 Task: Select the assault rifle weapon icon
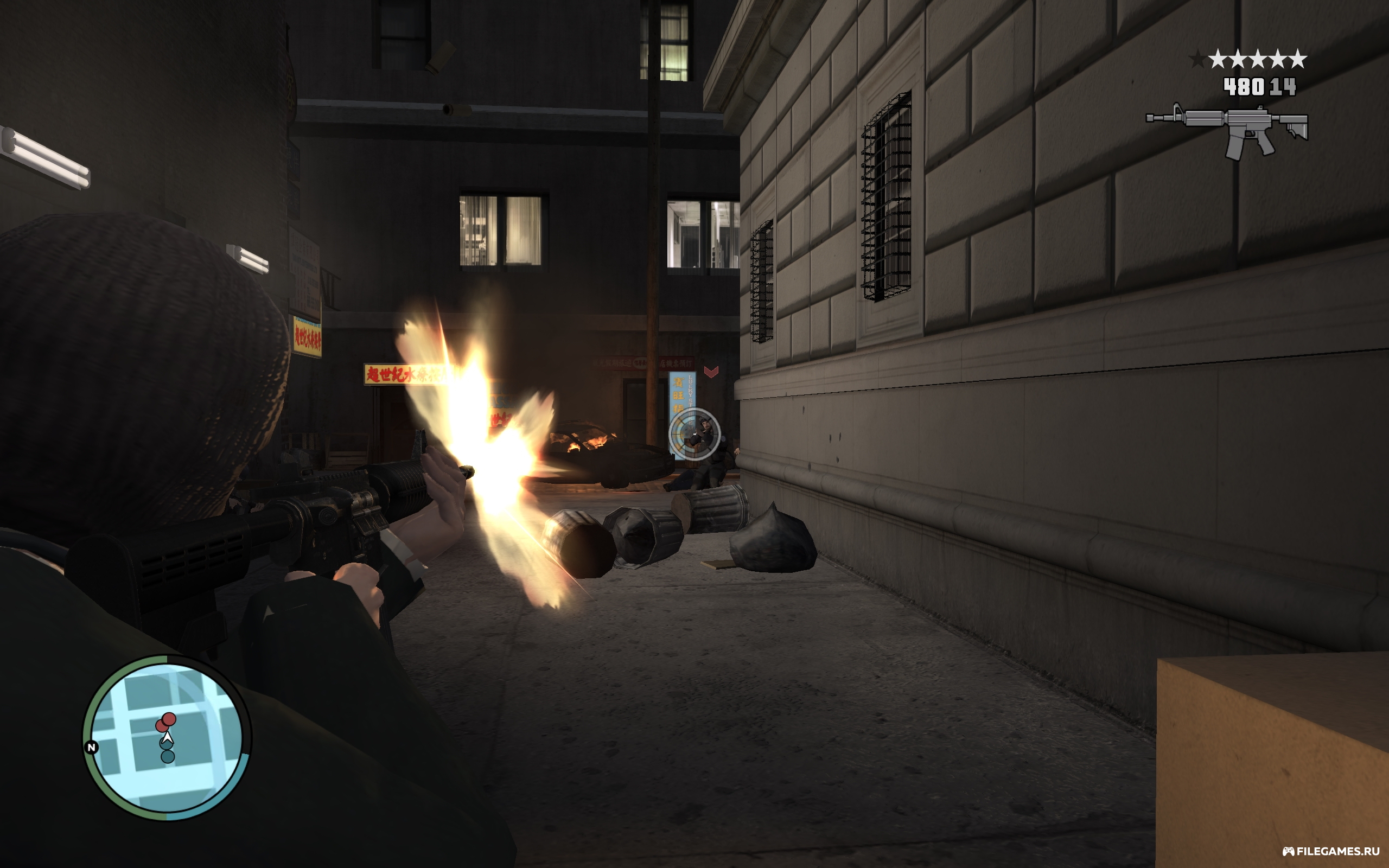(1228, 130)
